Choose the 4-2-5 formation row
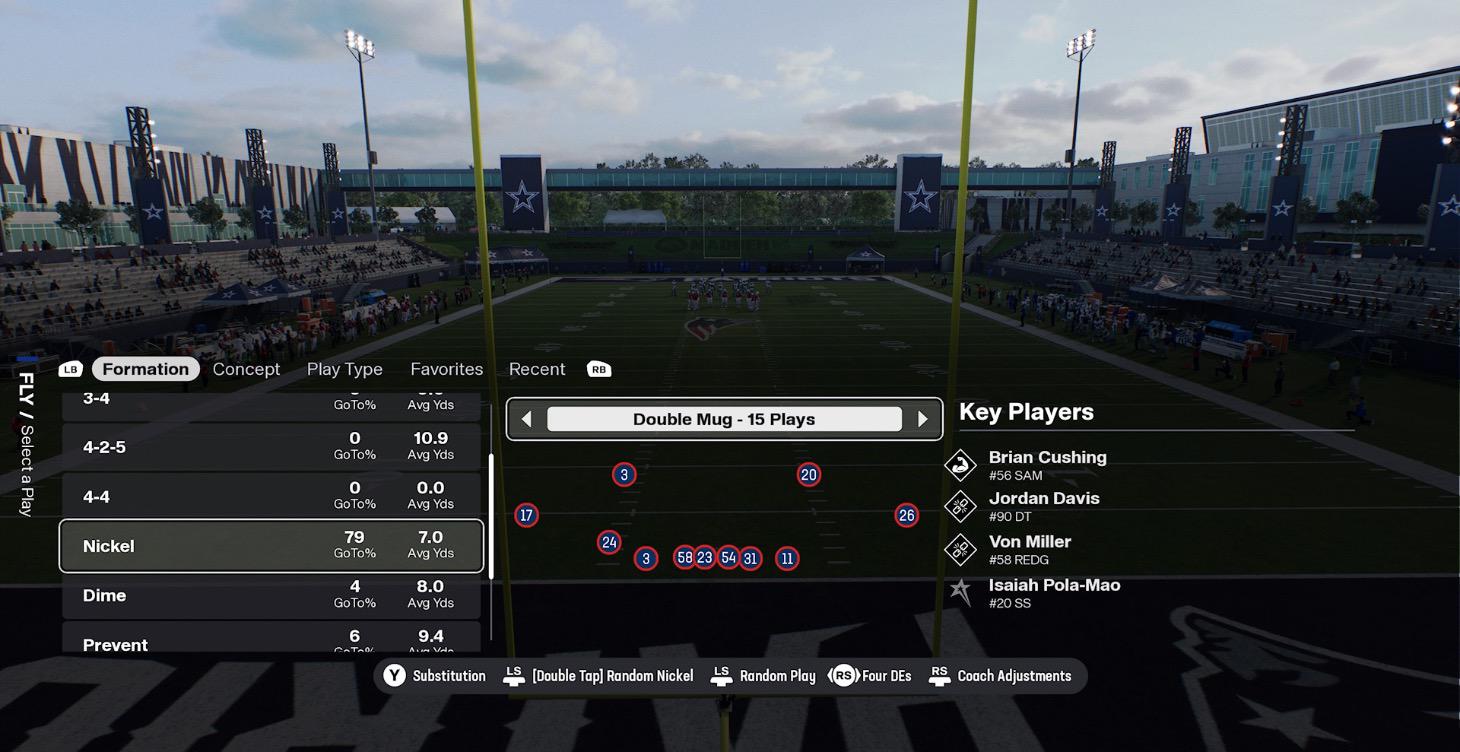Image resolution: width=1460 pixels, height=752 pixels. click(x=271, y=447)
